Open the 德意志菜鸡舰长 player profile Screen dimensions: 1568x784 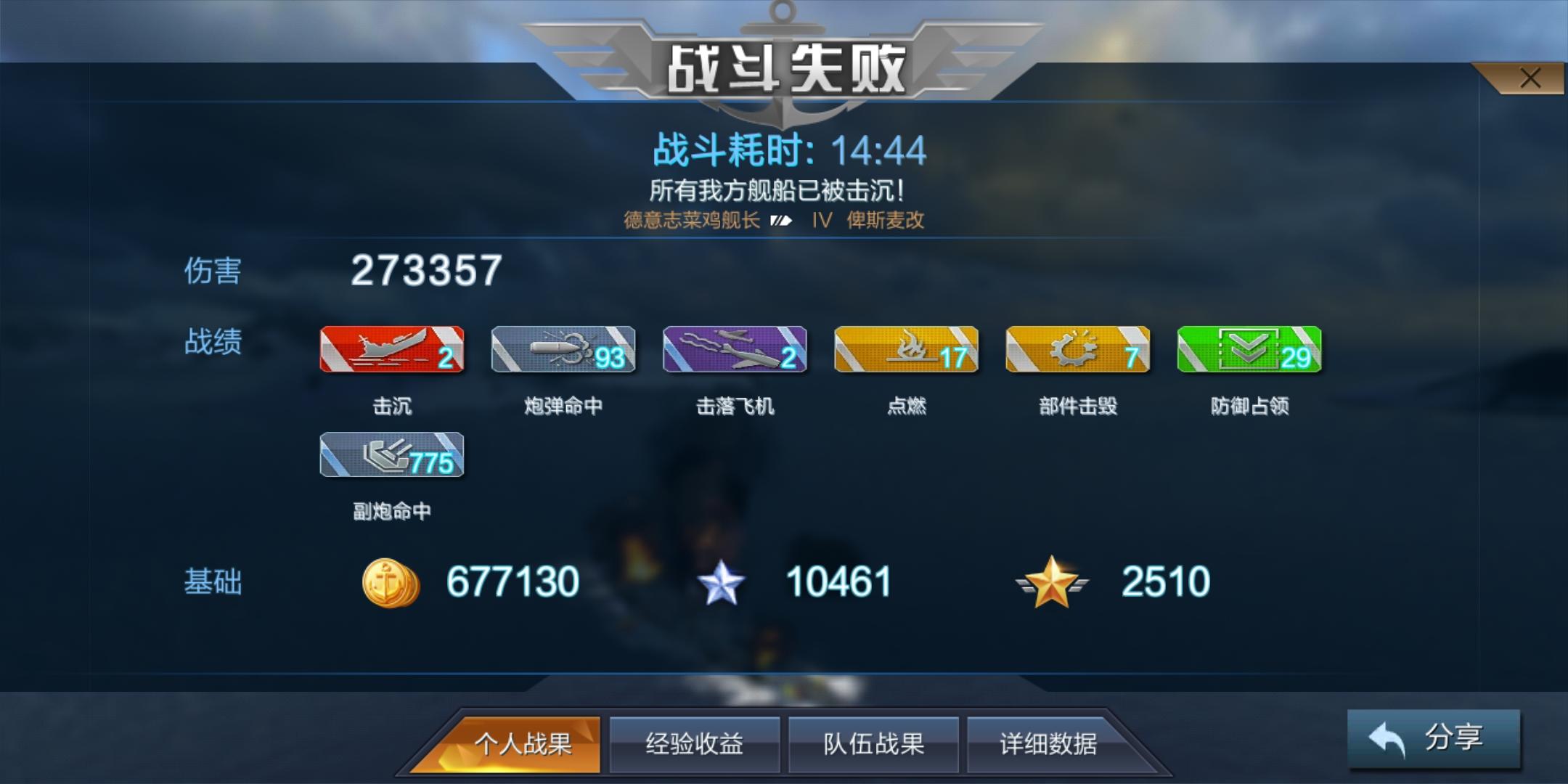coord(690,221)
